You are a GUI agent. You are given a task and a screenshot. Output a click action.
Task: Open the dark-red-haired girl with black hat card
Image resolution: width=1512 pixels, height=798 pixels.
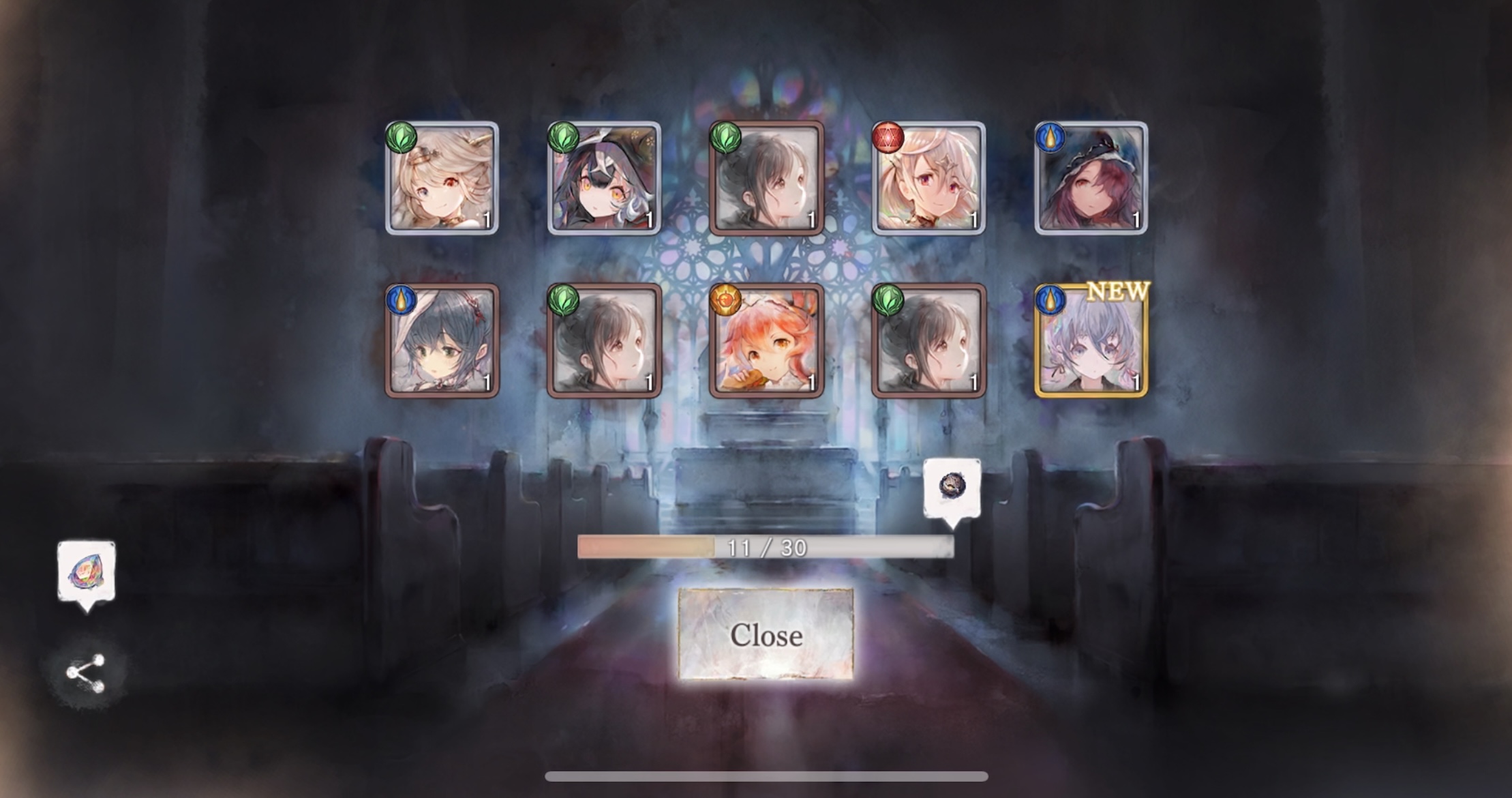[1091, 178]
